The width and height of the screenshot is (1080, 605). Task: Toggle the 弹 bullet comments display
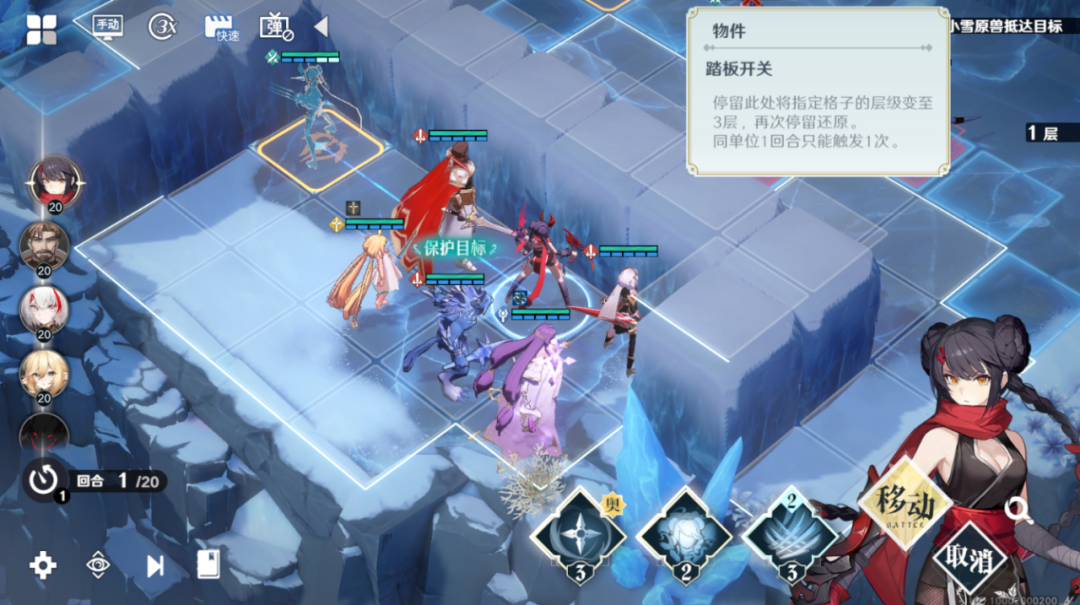point(275,28)
